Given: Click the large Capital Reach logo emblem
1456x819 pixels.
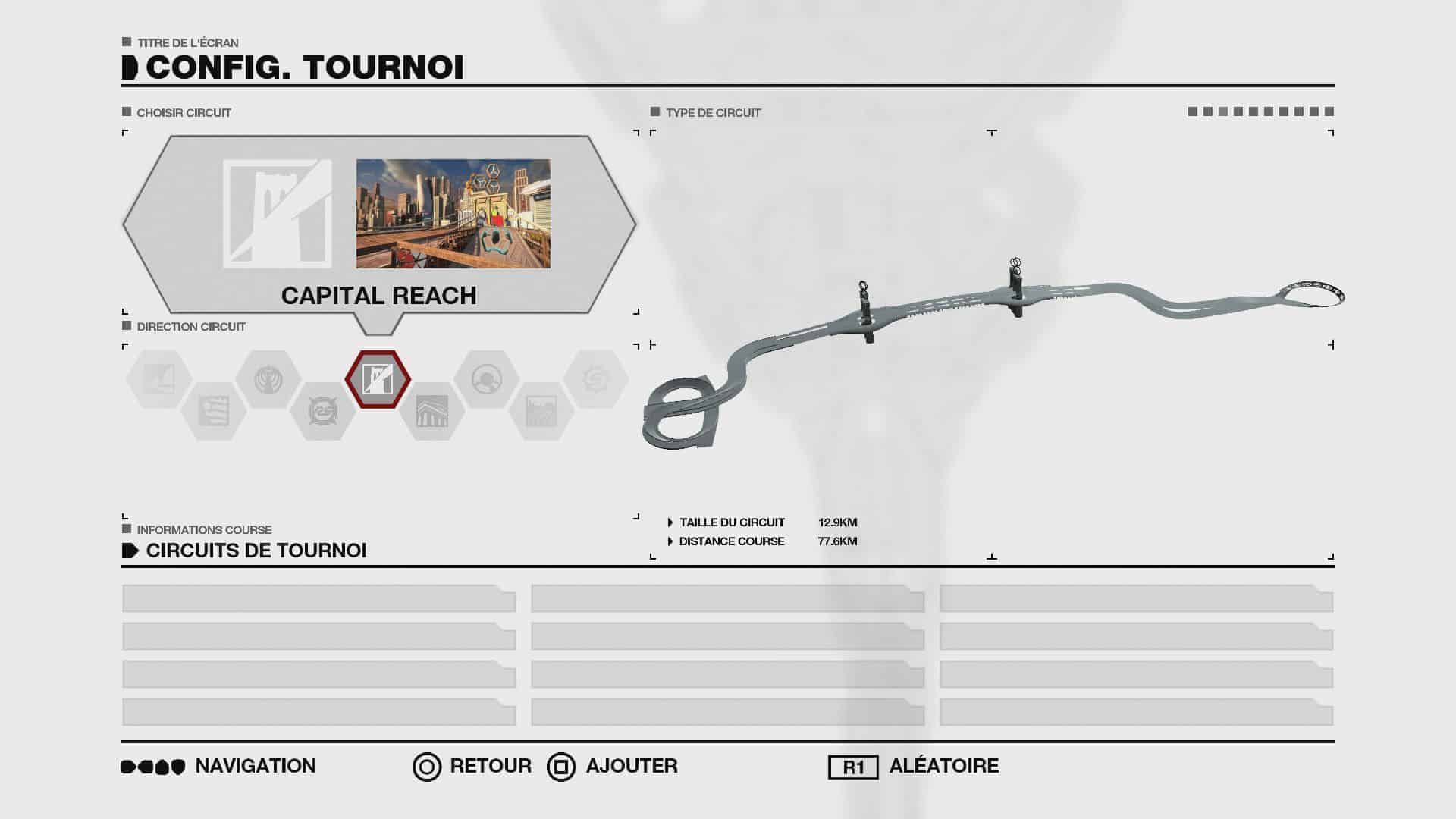Looking at the screenshot, I should click(277, 213).
